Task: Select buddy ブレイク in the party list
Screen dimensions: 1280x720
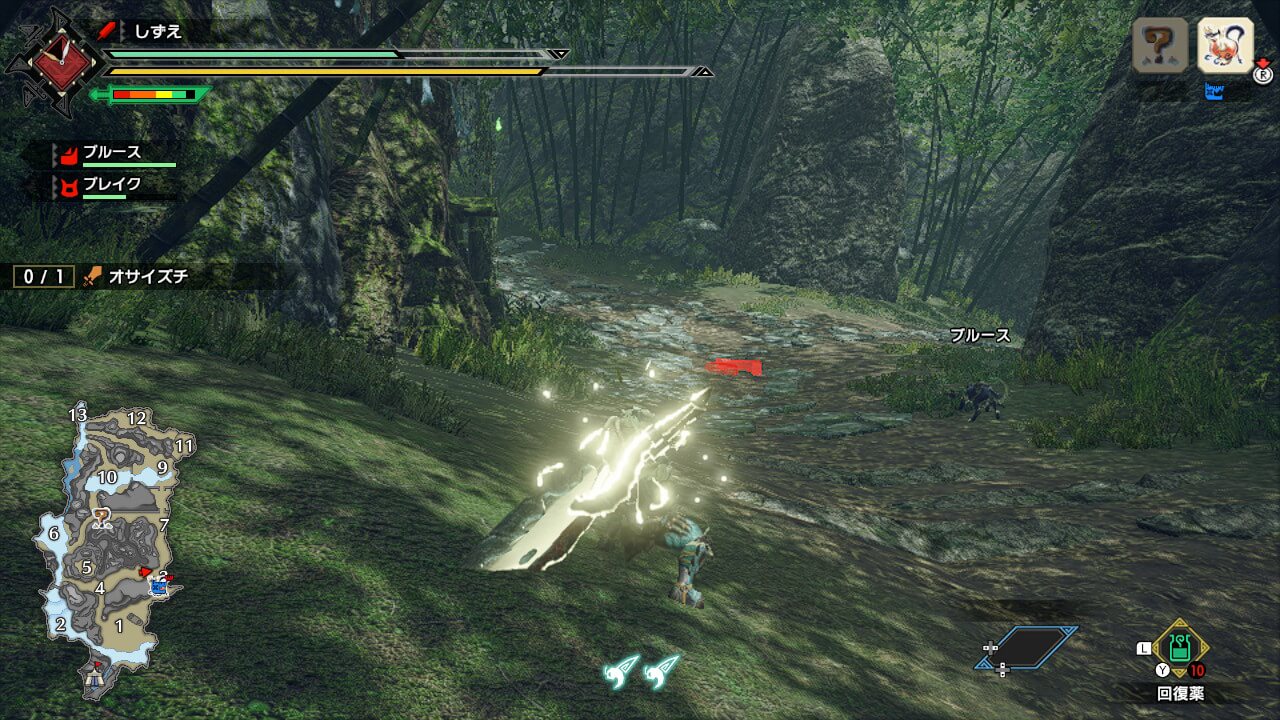Action: [112, 185]
